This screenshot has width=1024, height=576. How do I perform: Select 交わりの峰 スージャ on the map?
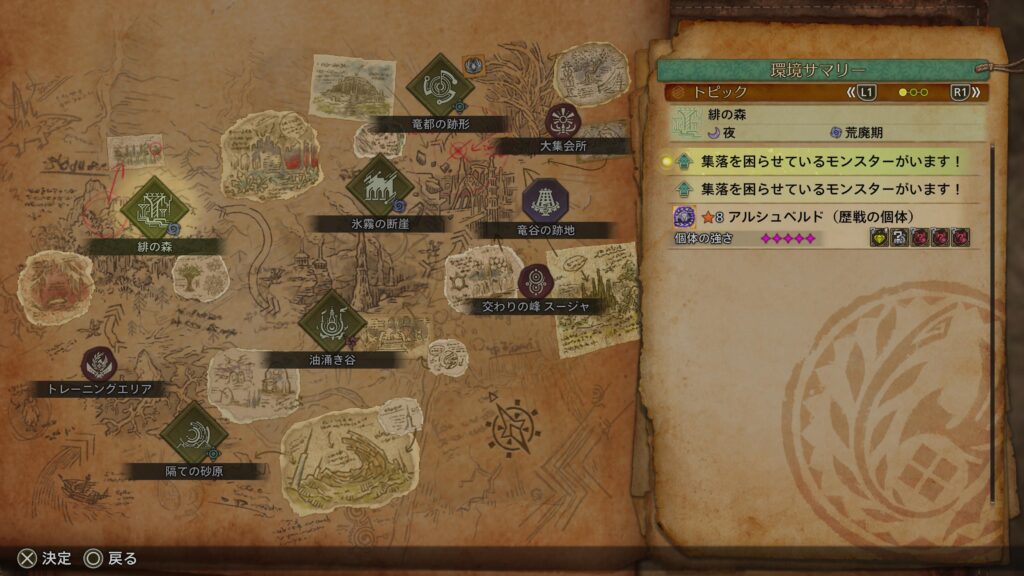tap(536, 281)
